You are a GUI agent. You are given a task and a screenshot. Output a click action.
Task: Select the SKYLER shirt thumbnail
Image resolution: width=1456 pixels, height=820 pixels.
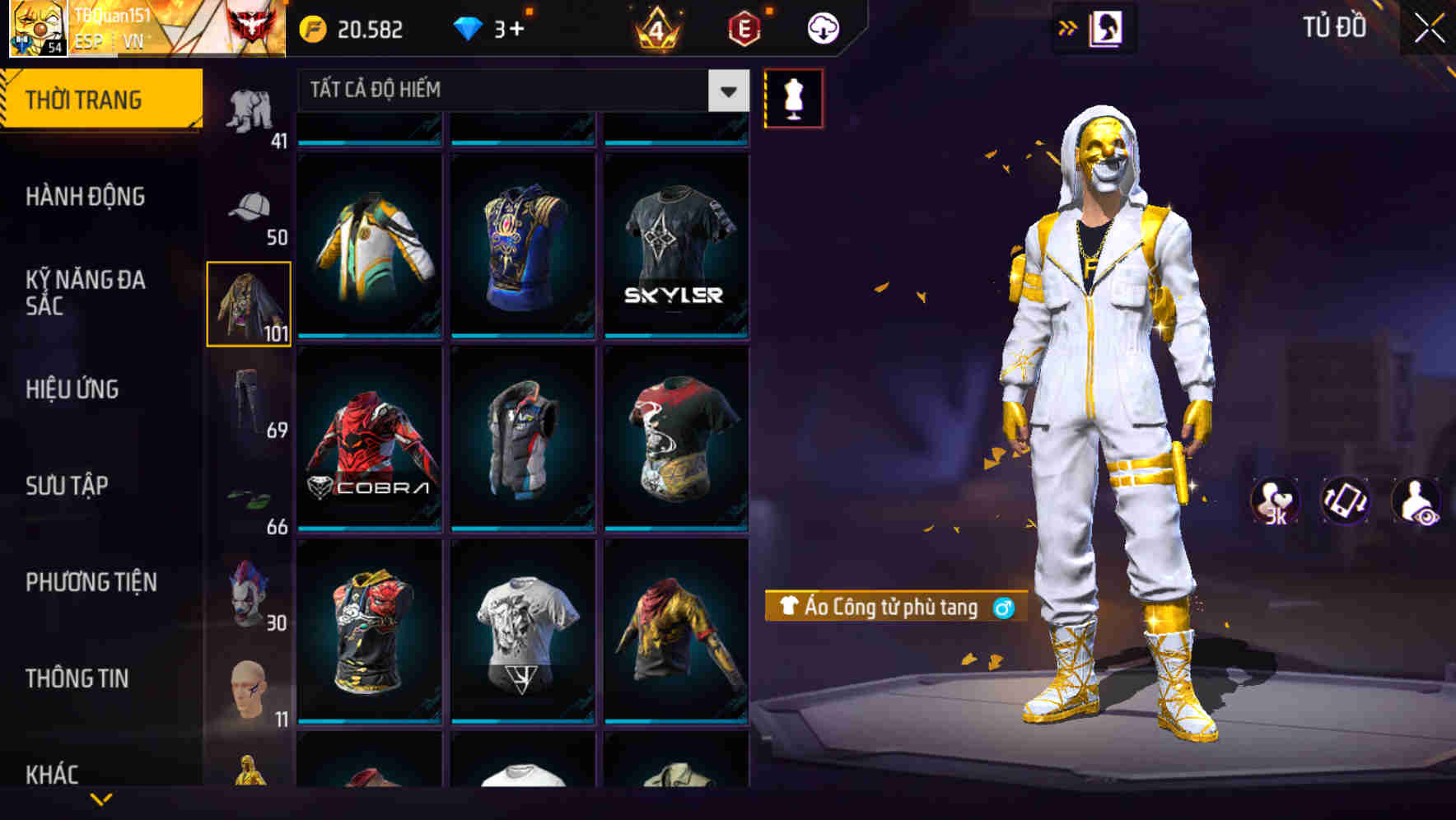coord(675,247)
